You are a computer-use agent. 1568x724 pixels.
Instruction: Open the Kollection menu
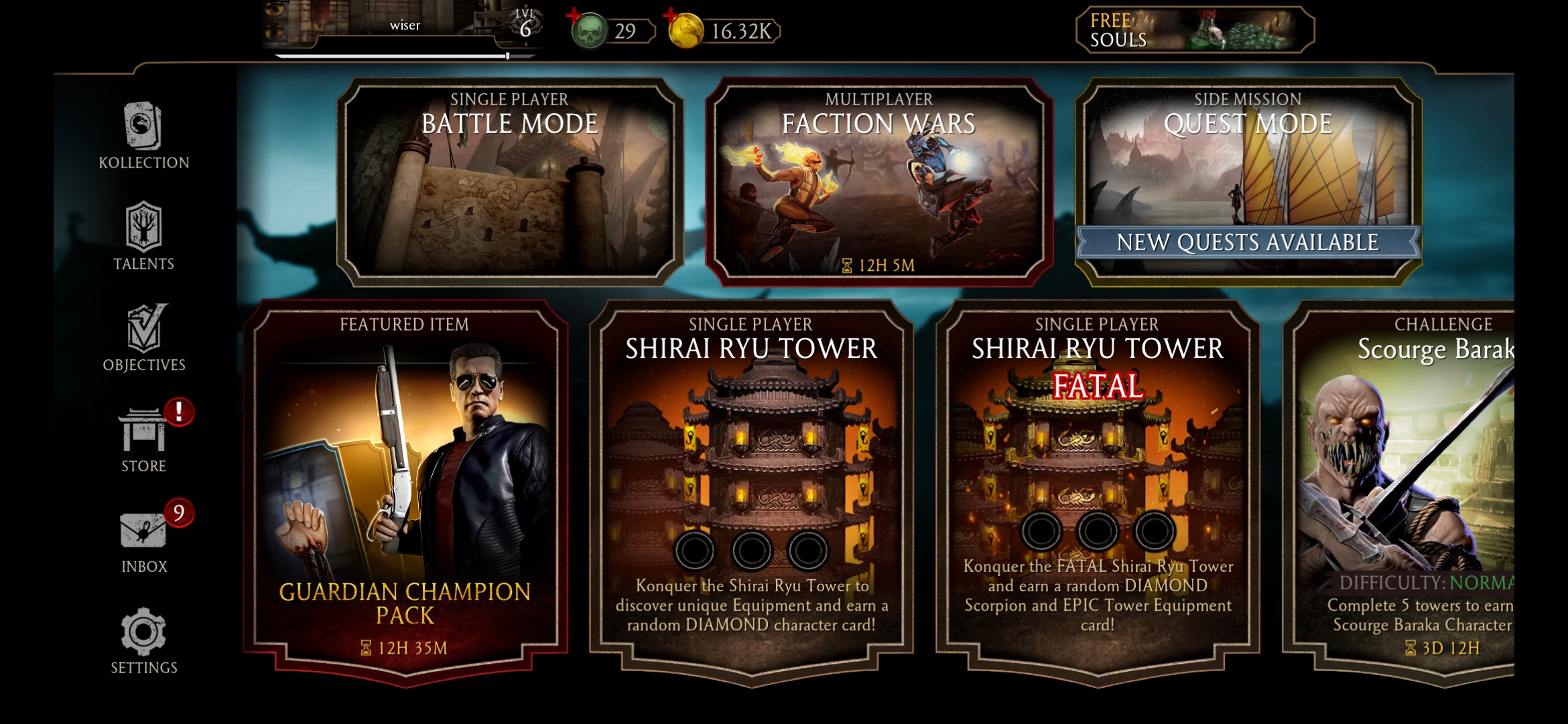click(x=143, y=135)
